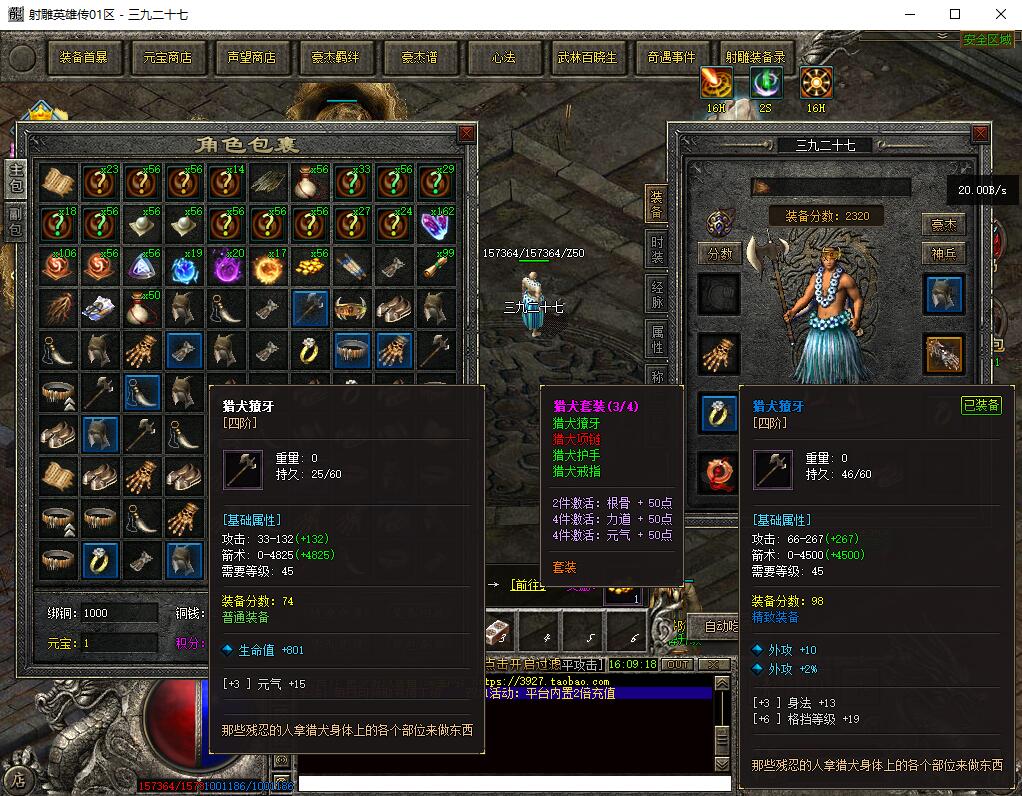Screen dimensions: 1022x796
Task: Click the 分数 button
Action: coord(720,254)
